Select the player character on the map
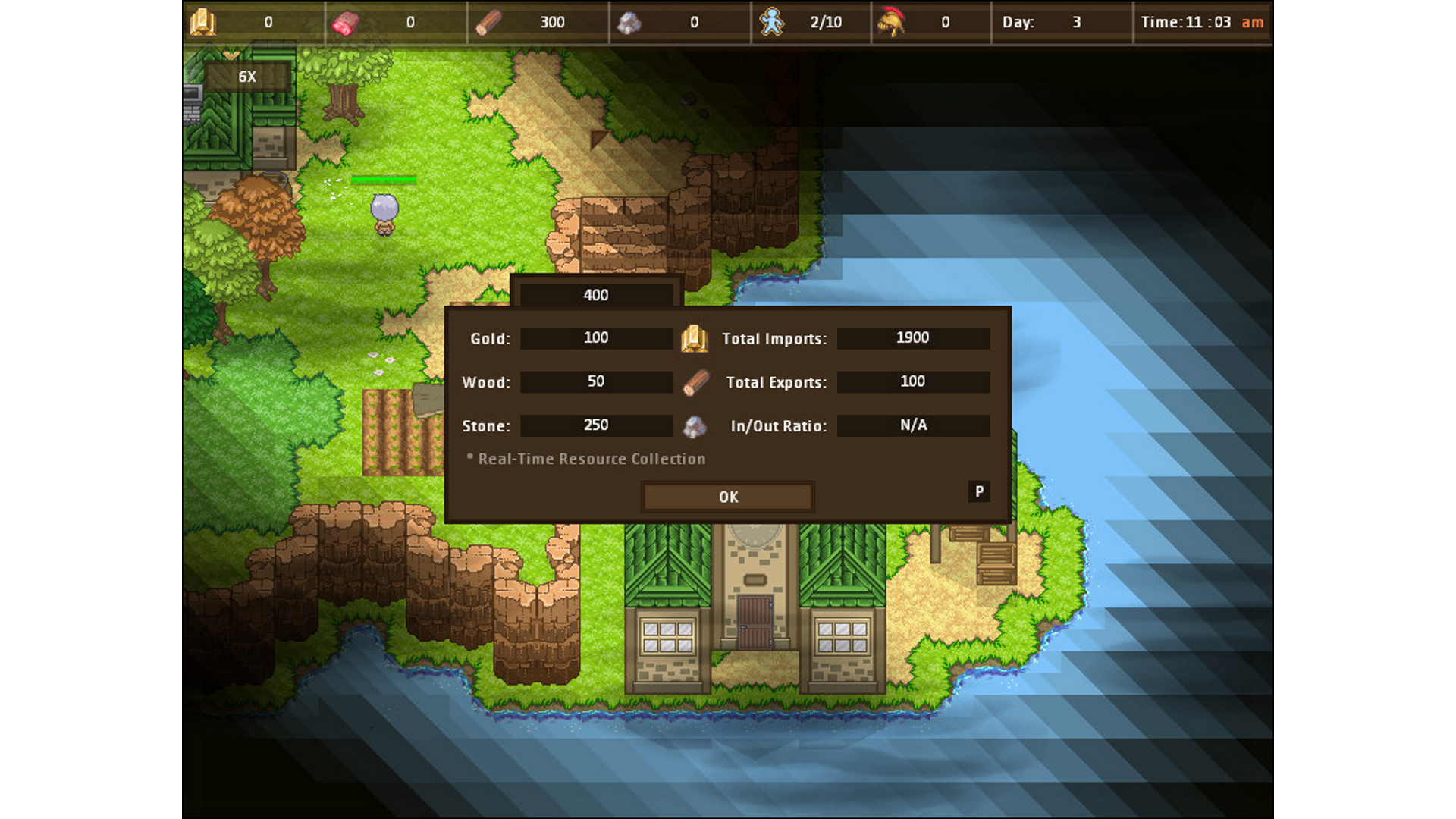The width and height of the screenshot is (1456, 819). 383,212
